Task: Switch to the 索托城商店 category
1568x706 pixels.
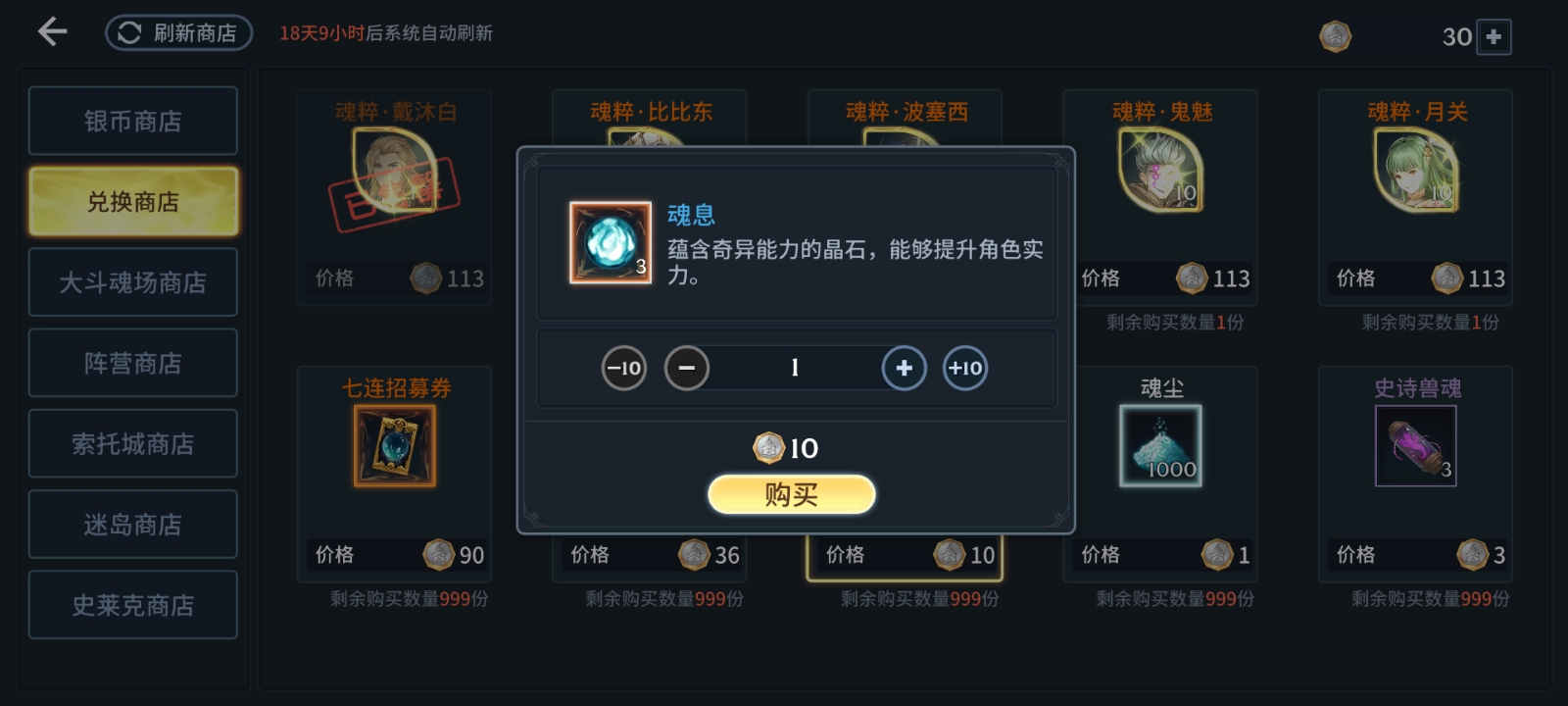Action: tap(132, 442)
